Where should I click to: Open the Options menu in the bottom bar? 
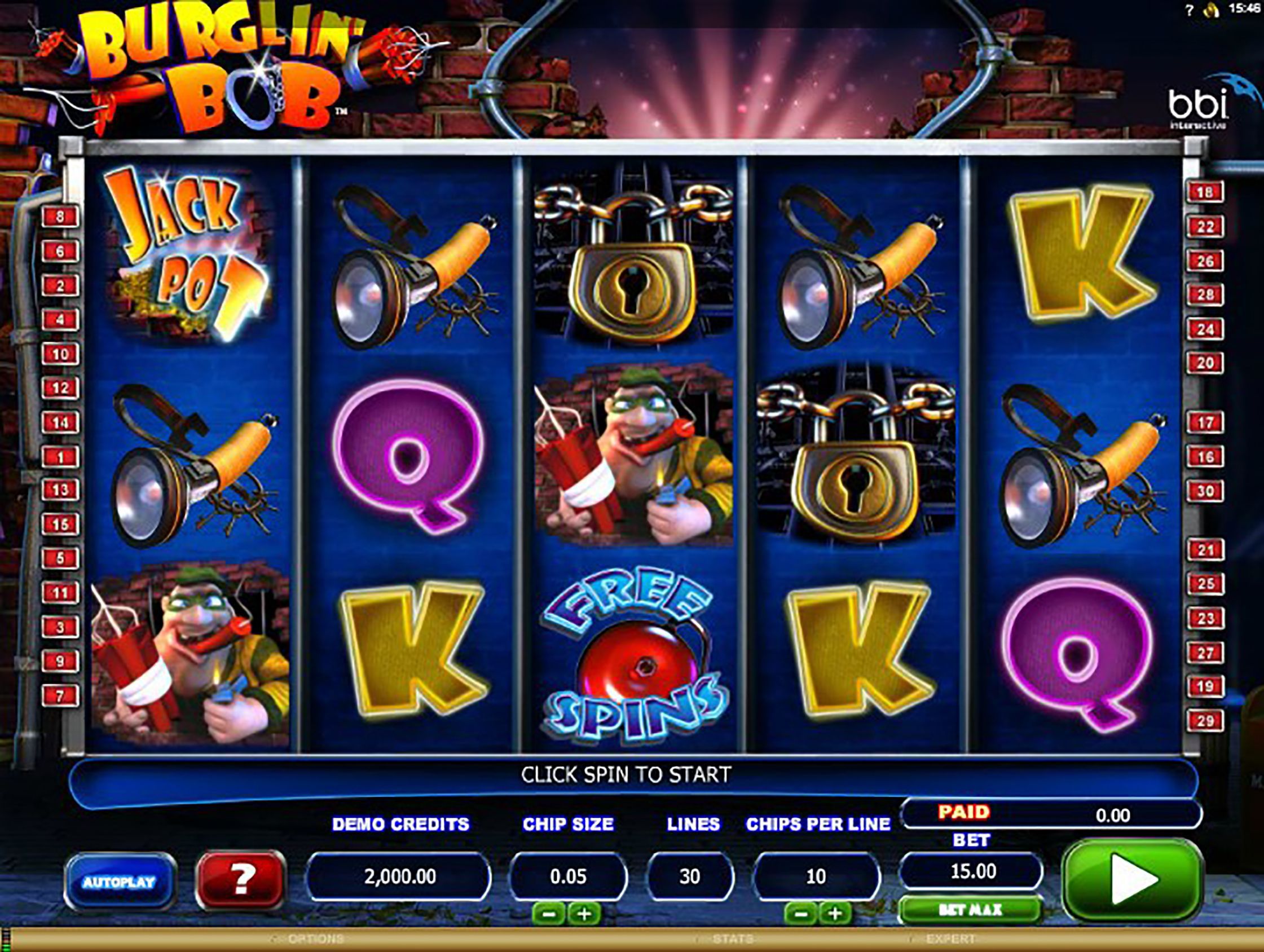pyautogui.click(x=315, y=939)
